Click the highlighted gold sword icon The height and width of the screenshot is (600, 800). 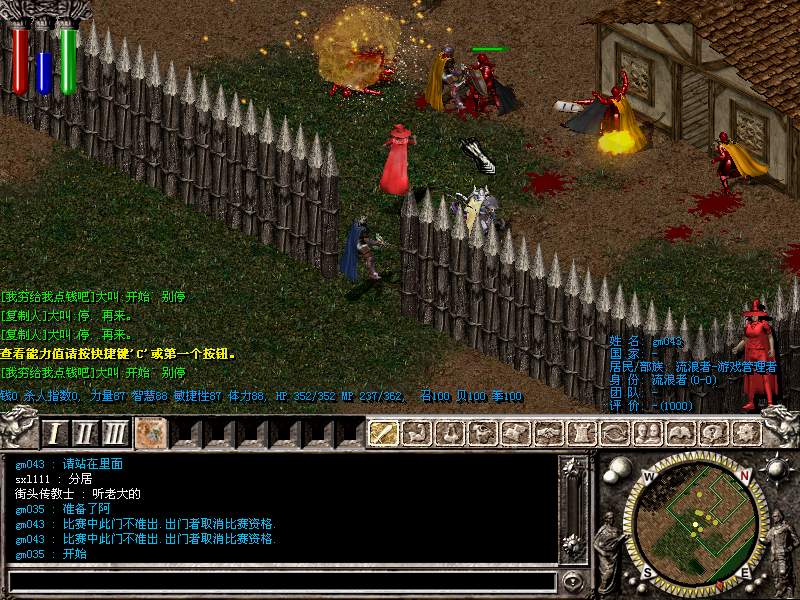click(385, 433)
